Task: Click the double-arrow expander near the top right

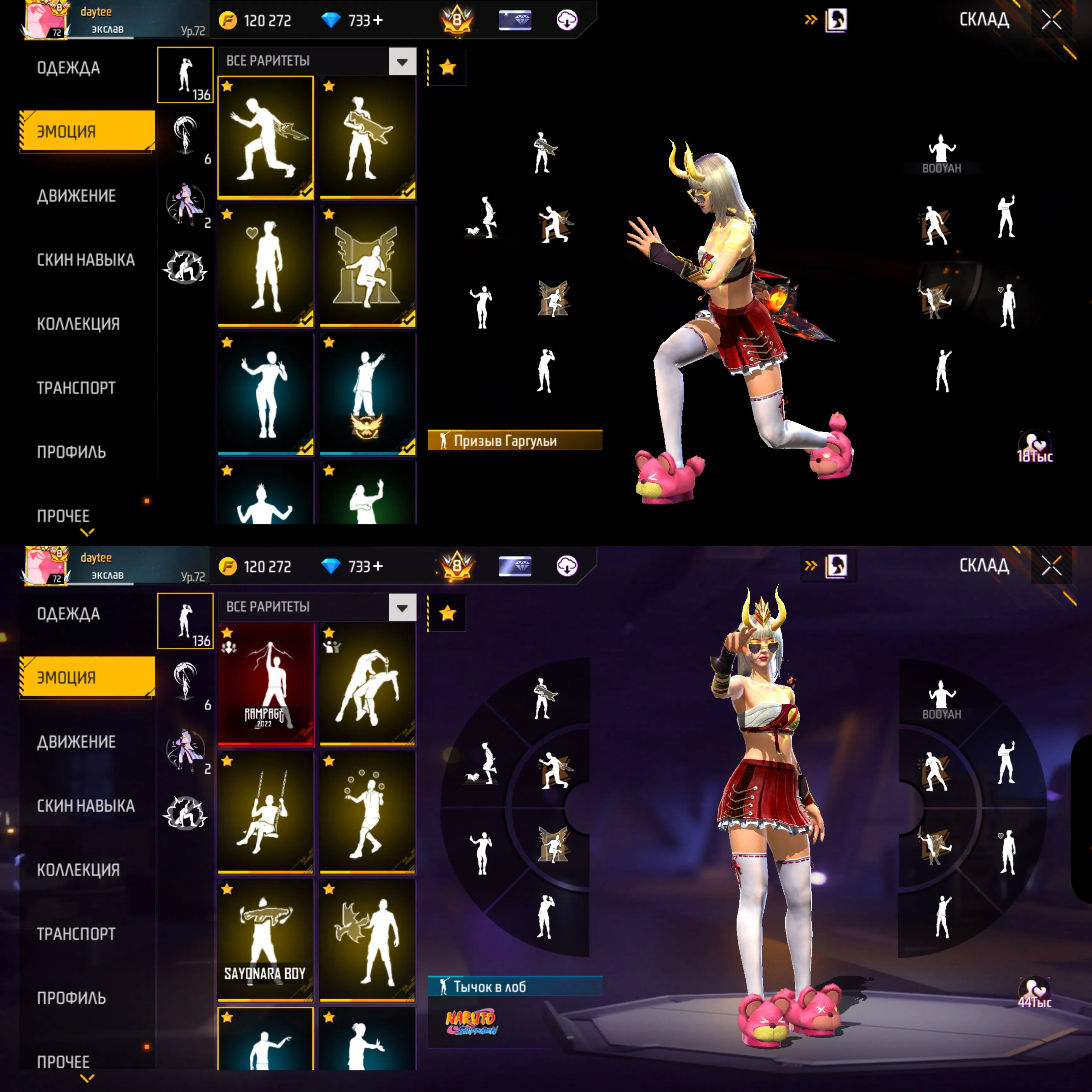Action: [810, 19]
